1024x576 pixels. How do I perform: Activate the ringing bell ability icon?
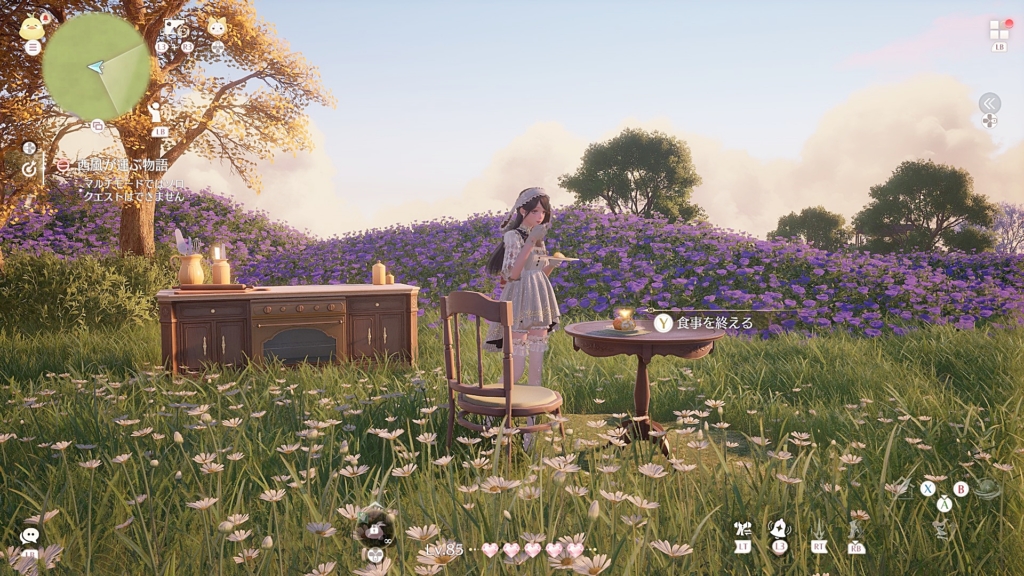coord(779,528)
